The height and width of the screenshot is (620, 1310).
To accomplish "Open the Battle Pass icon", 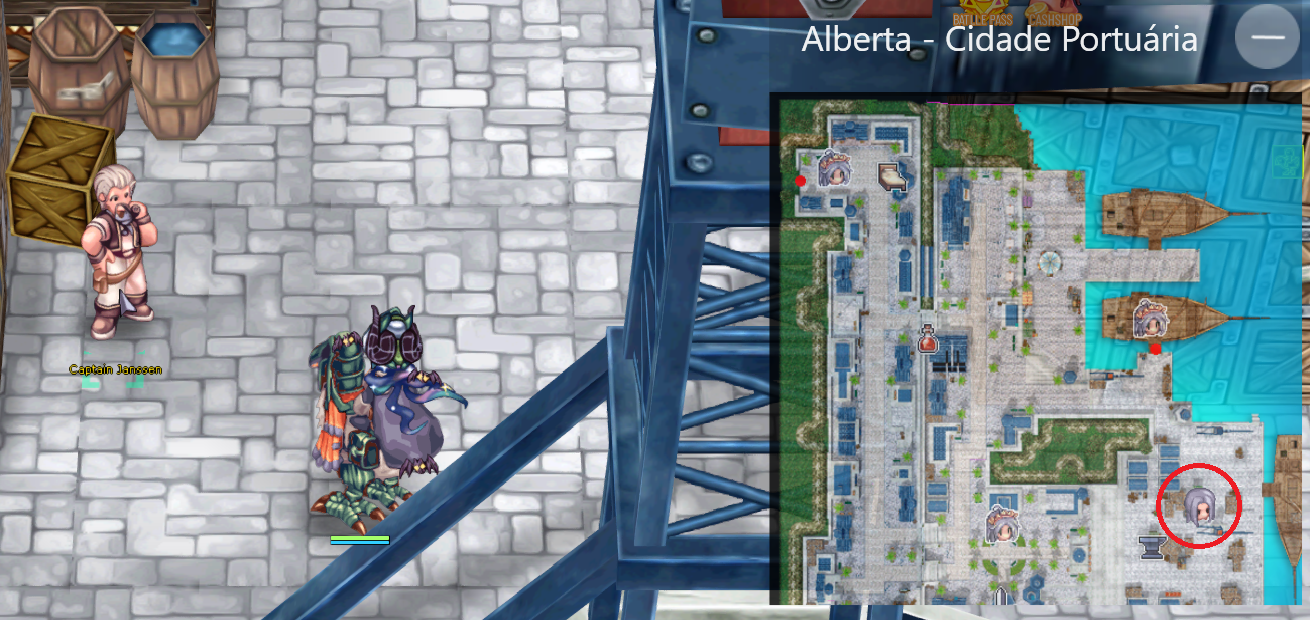I will (982, 13).
